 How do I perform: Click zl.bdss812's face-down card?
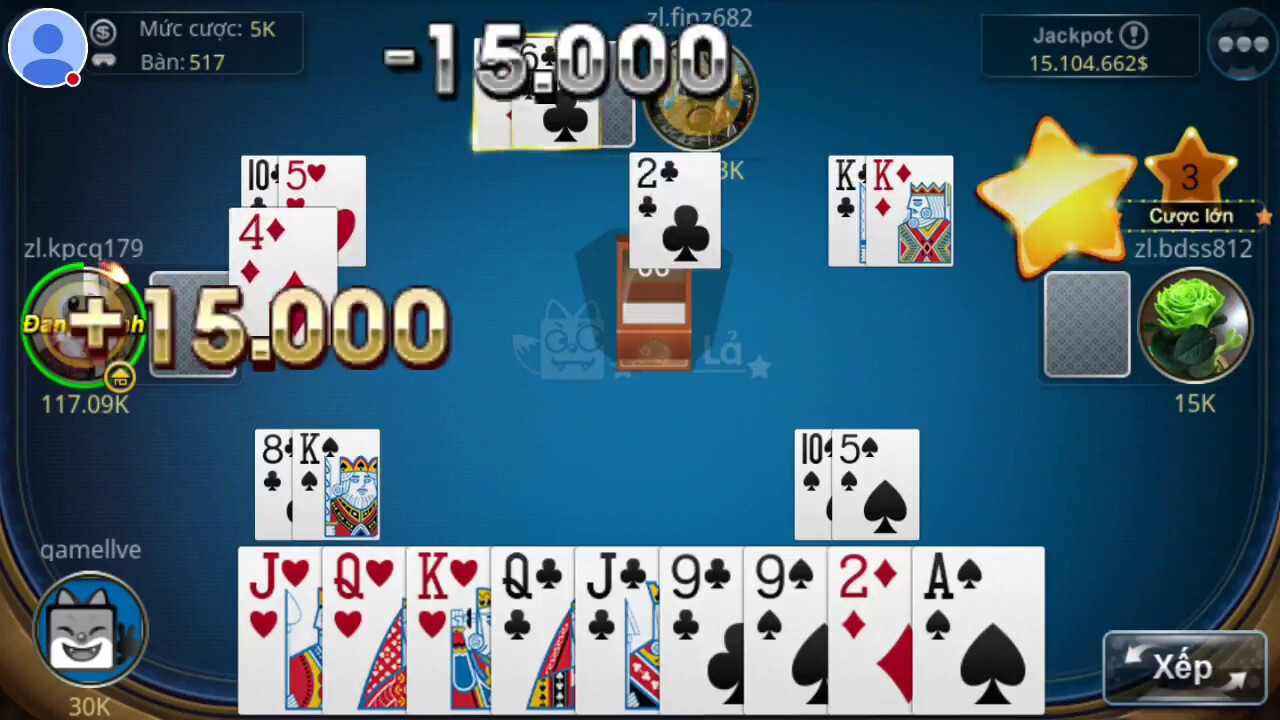click(1087, 324)
